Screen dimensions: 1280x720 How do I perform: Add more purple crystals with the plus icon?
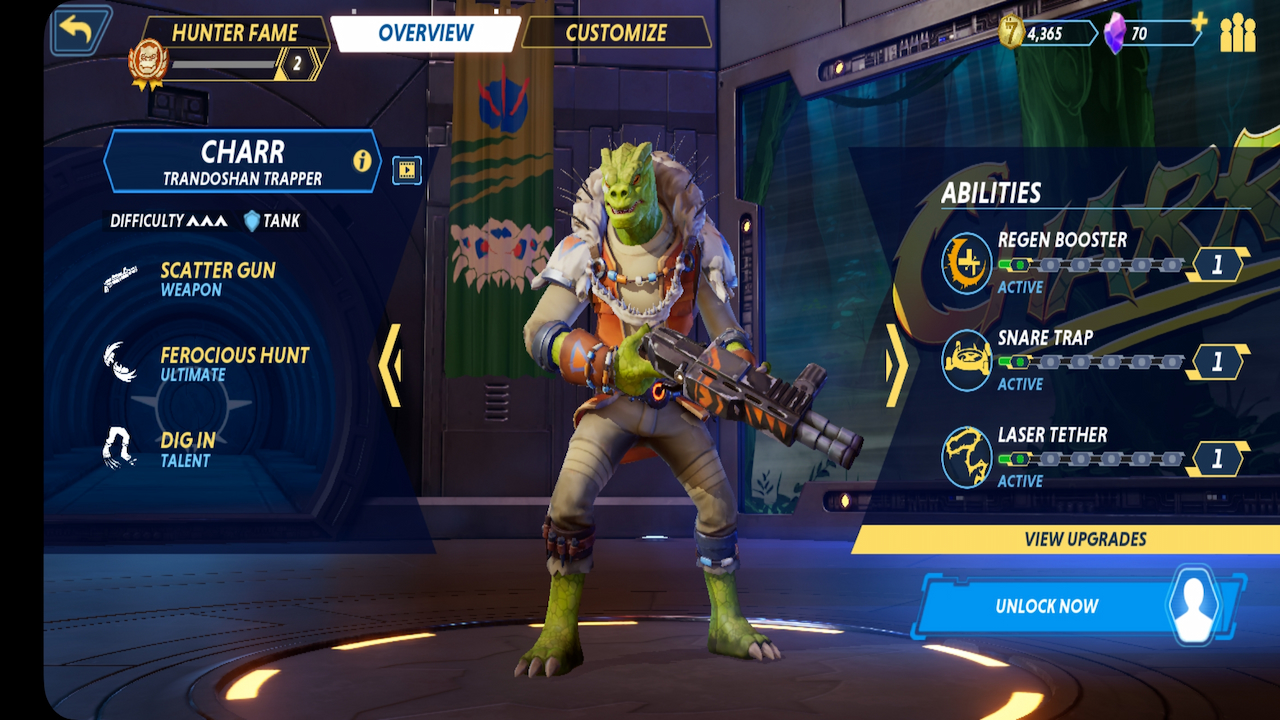(x=1199, y=22)
